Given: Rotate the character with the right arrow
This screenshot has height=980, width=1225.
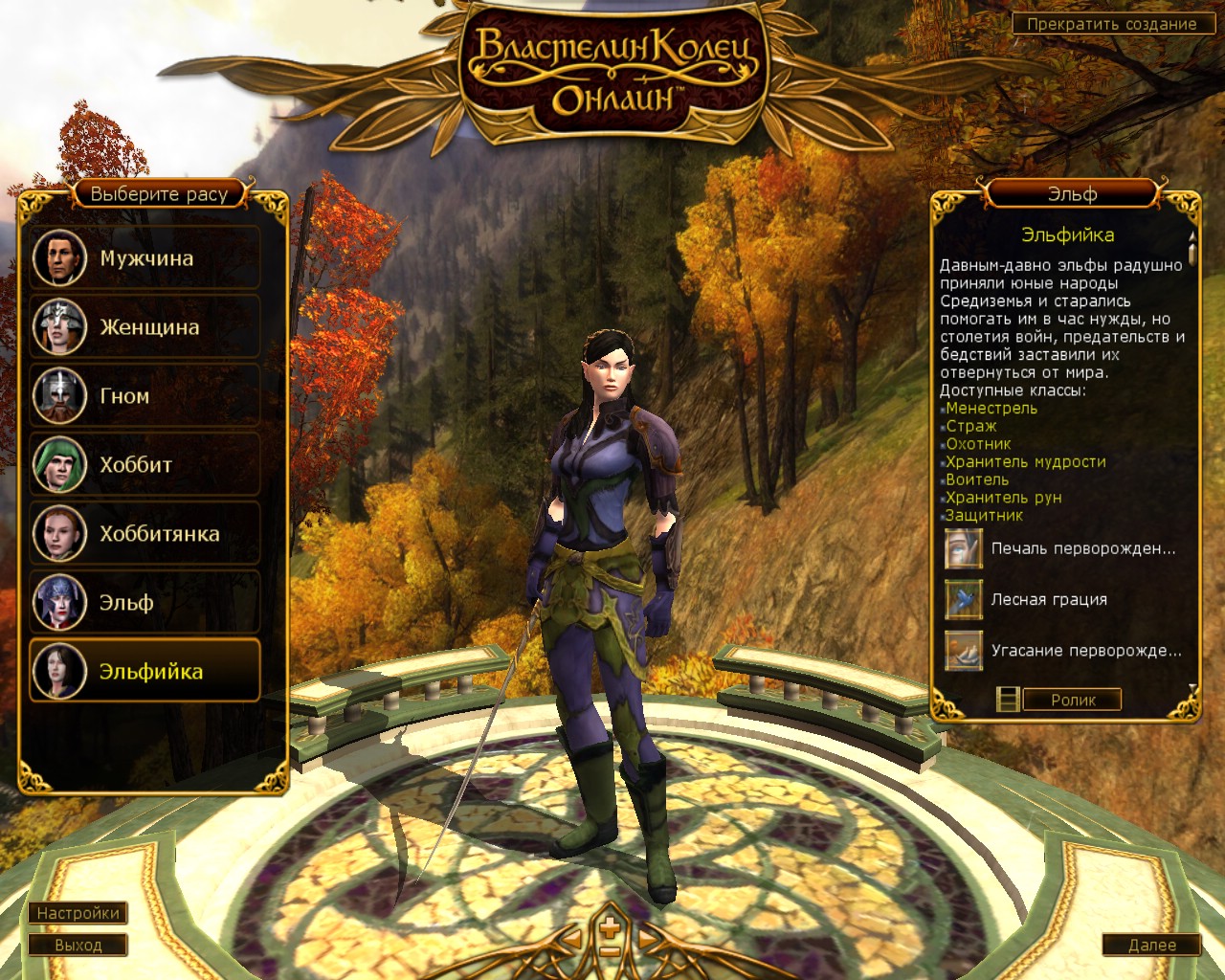Looking at the screenshot, I should coord(648,939).
